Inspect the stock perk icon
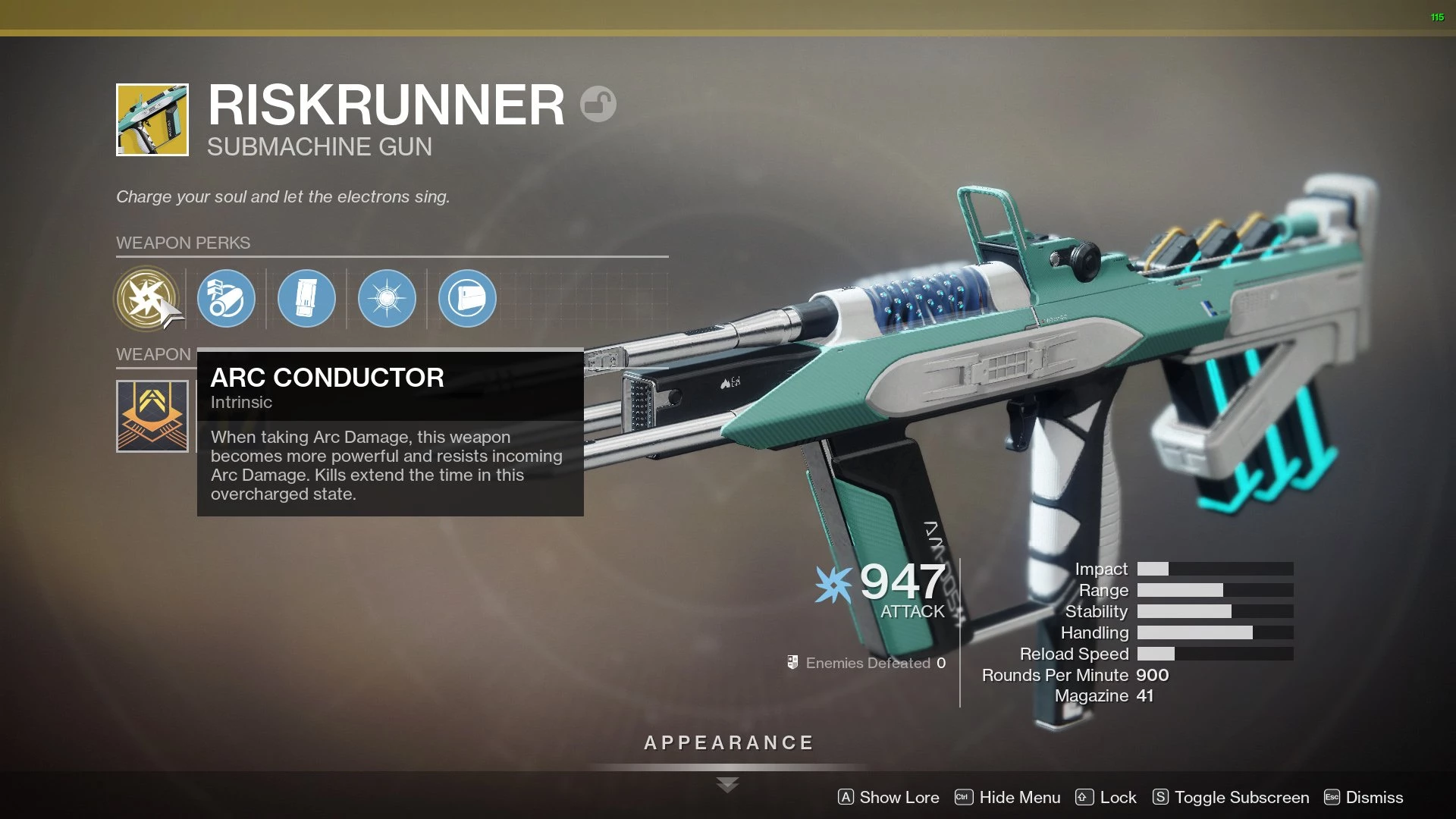 tap(467, 299)
